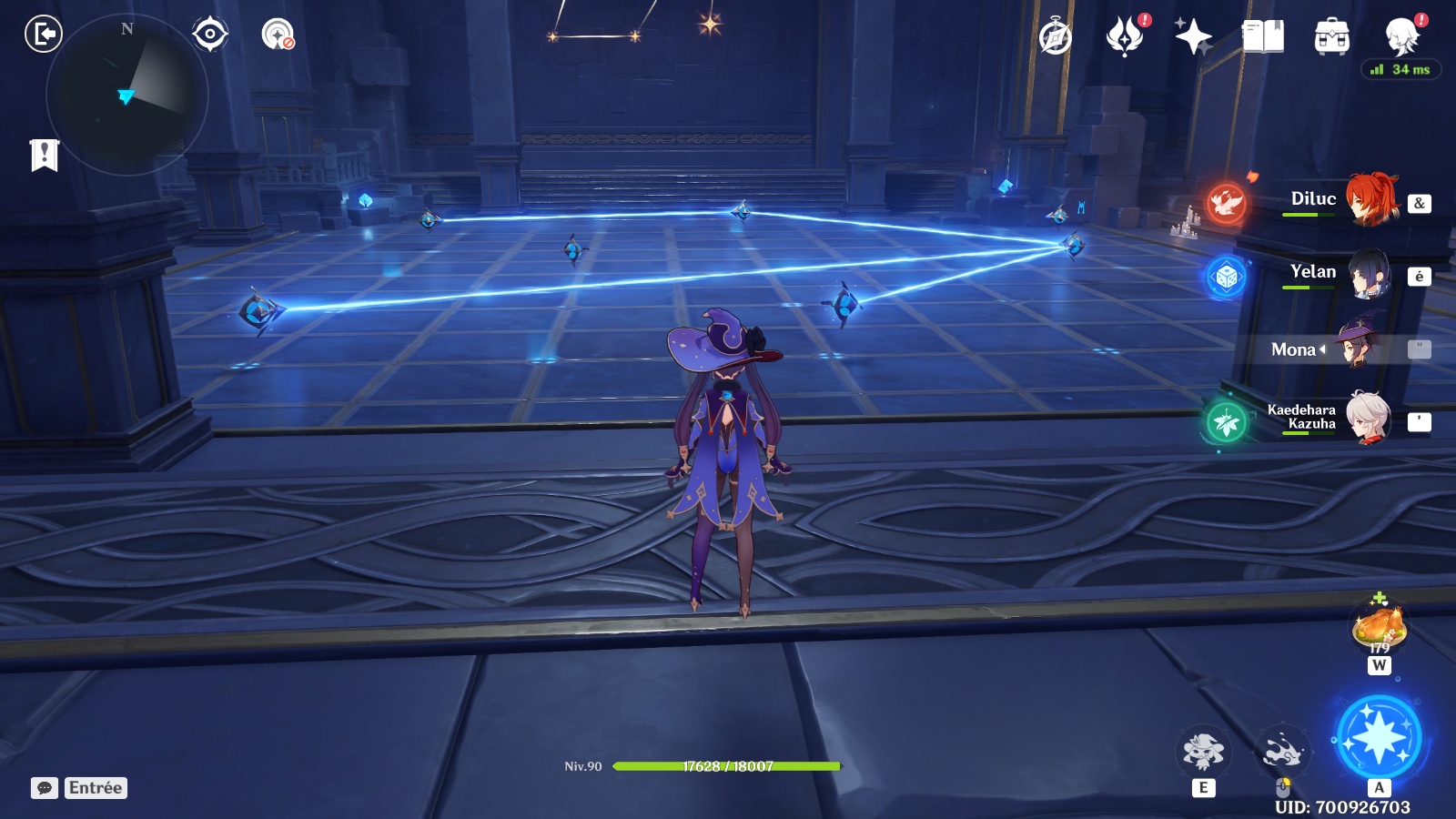Image resolution: width=1456 pixels, height=819 pixels.
Task: Click the co-op disabled icon
Action: point(278,35)
